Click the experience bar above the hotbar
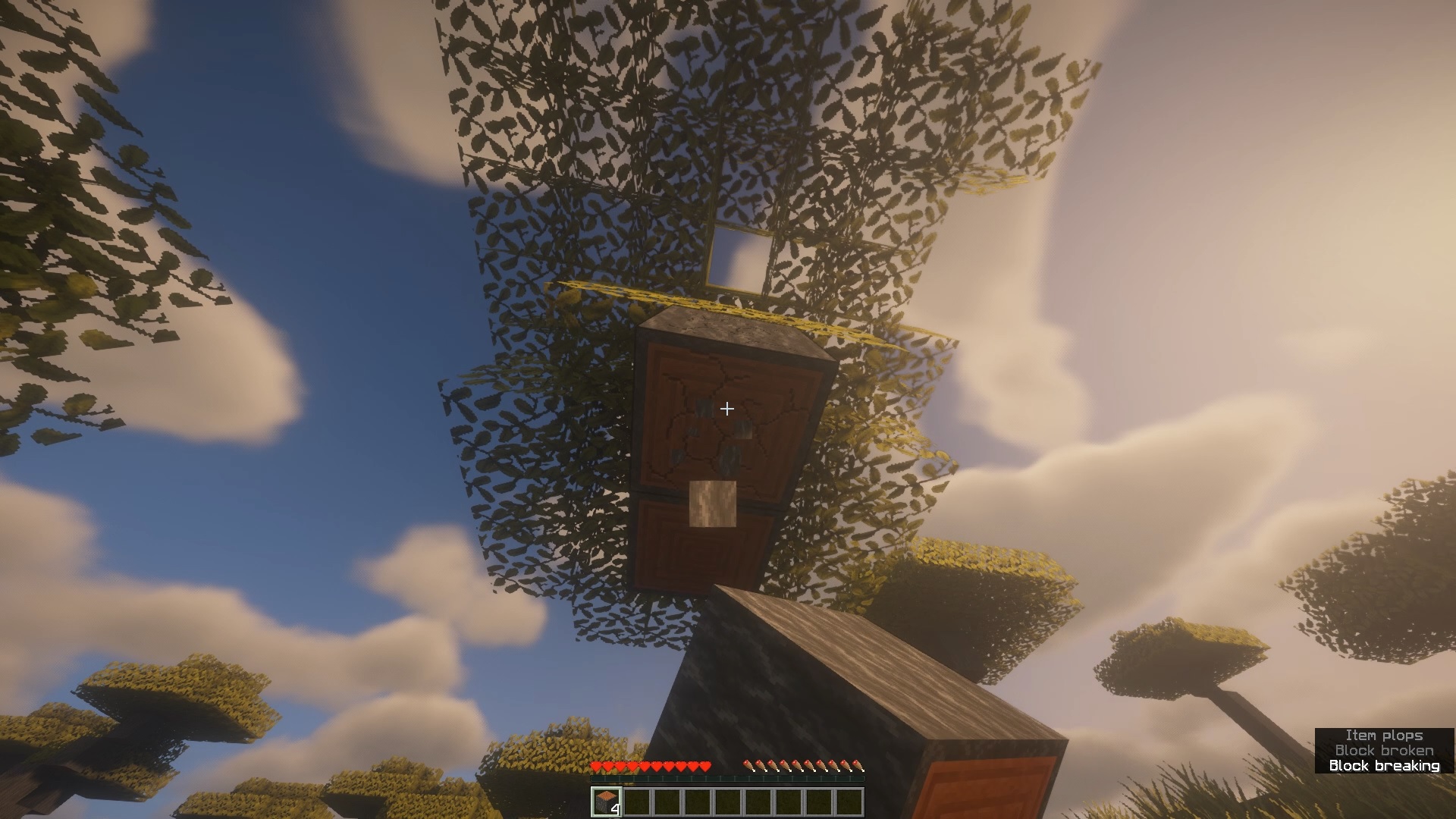 pos(728,780)
